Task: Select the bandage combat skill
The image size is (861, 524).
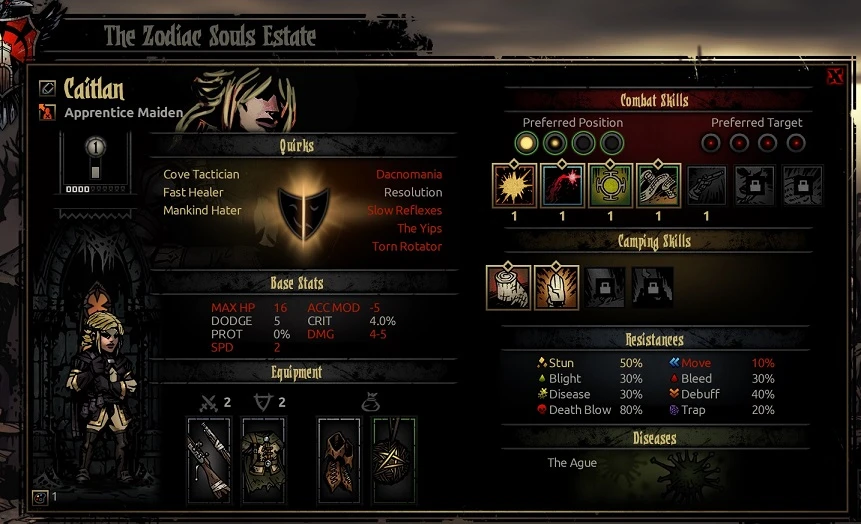Action: (658, 185)
